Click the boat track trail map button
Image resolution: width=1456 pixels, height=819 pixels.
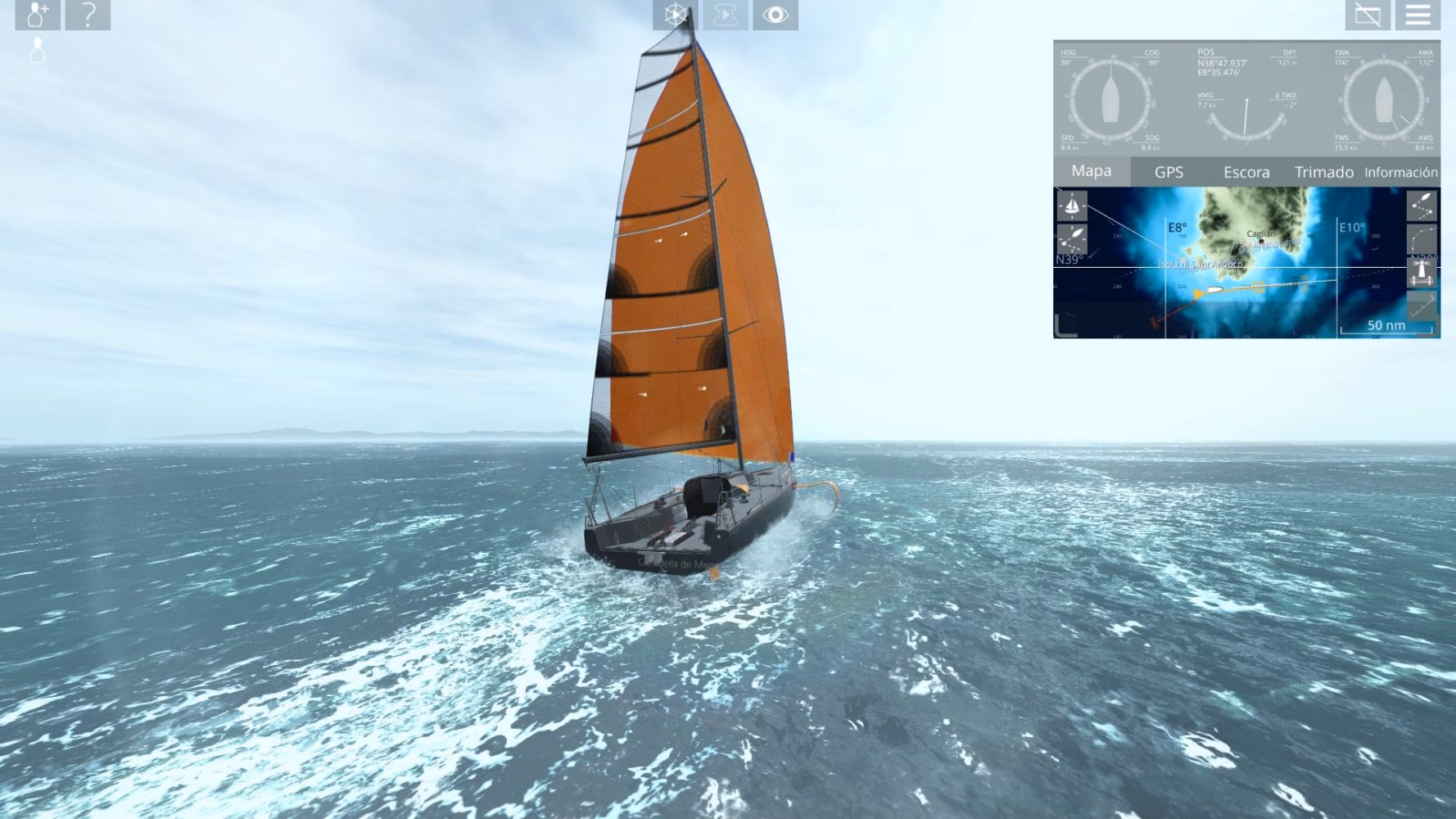pyautogui.click(x=1071, y=239)
